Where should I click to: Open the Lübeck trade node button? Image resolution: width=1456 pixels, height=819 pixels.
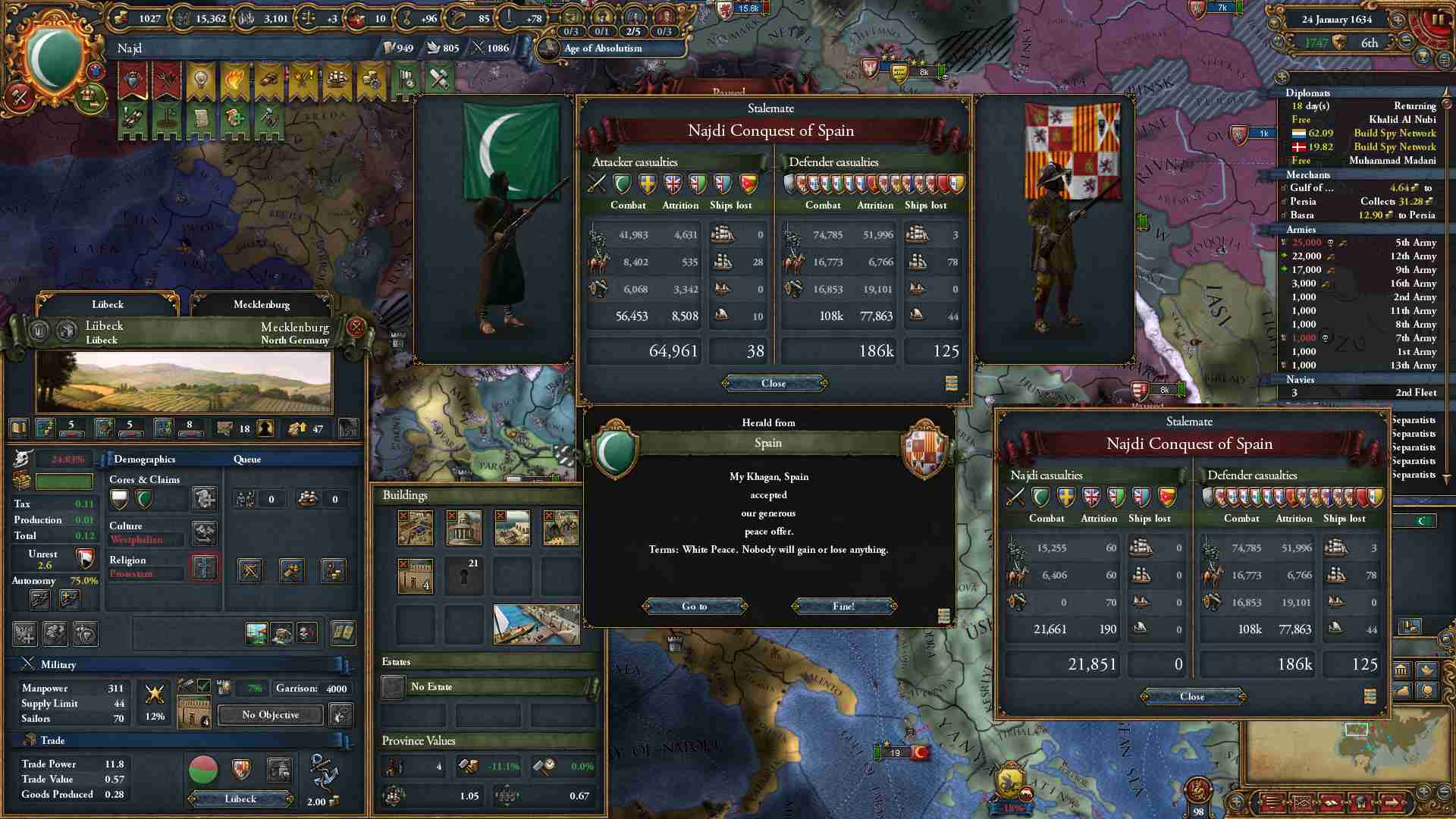point(240,799)
